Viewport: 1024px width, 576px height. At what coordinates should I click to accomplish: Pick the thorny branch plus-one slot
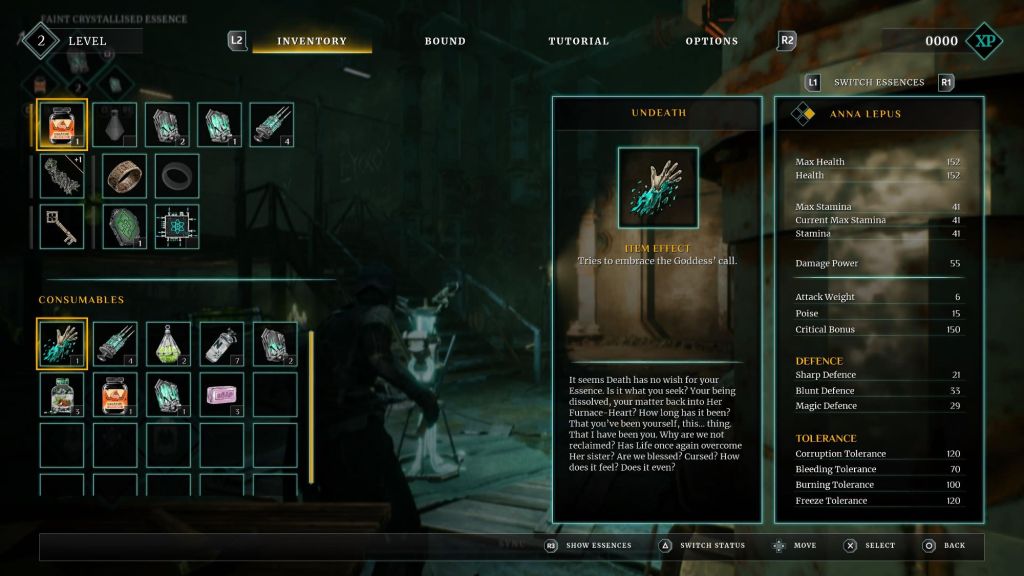pyautogui.click(x=62, y=175)
